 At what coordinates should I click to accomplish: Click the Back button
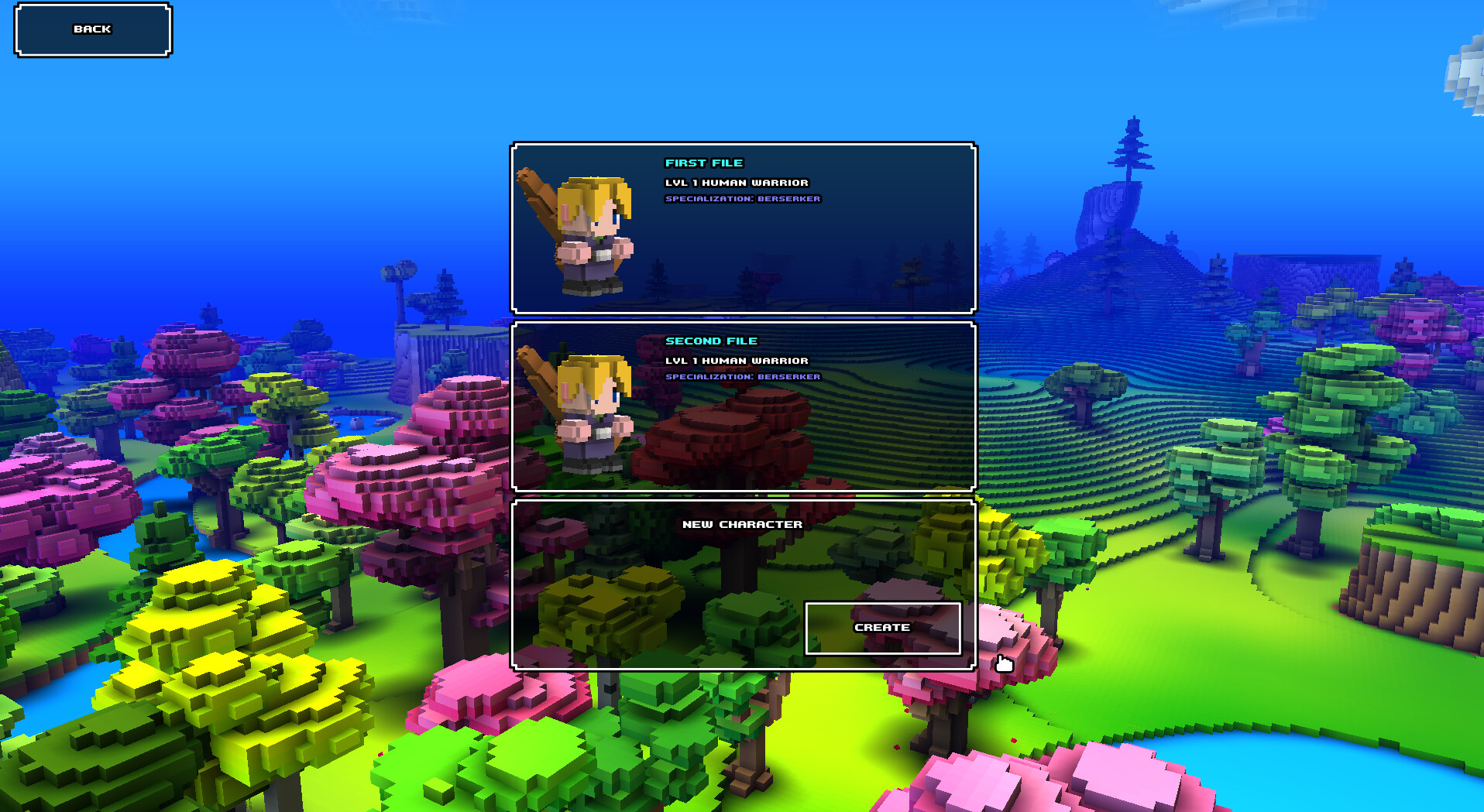[91, 29]
